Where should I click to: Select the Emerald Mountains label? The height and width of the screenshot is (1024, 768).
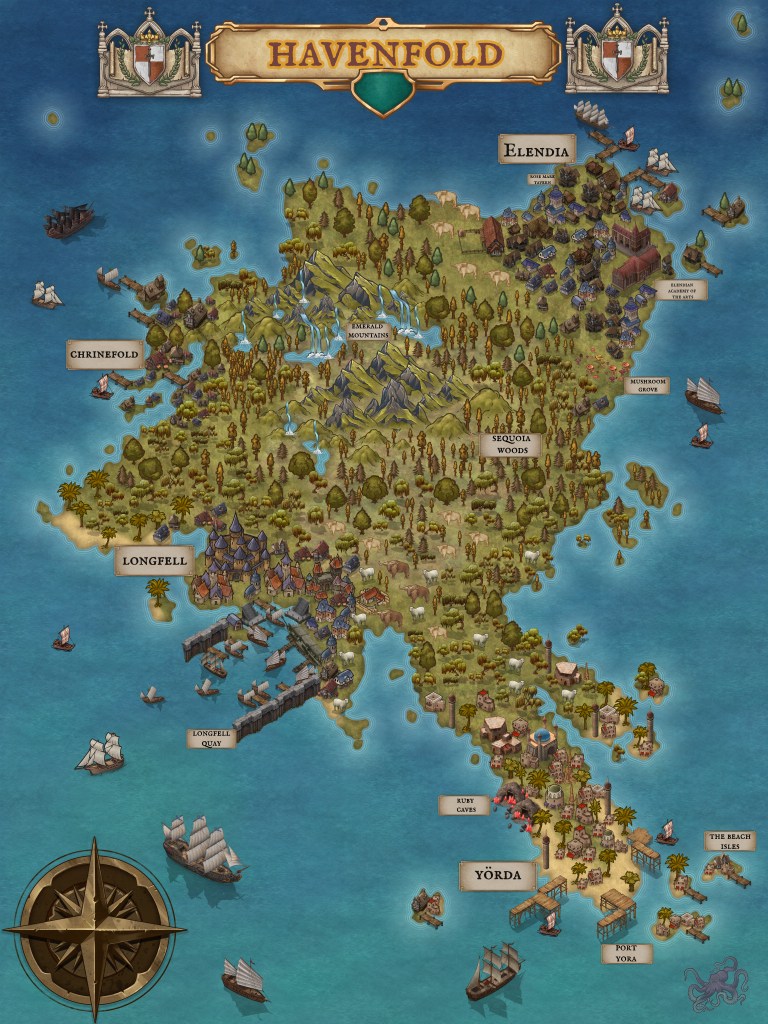coord(367,331)
